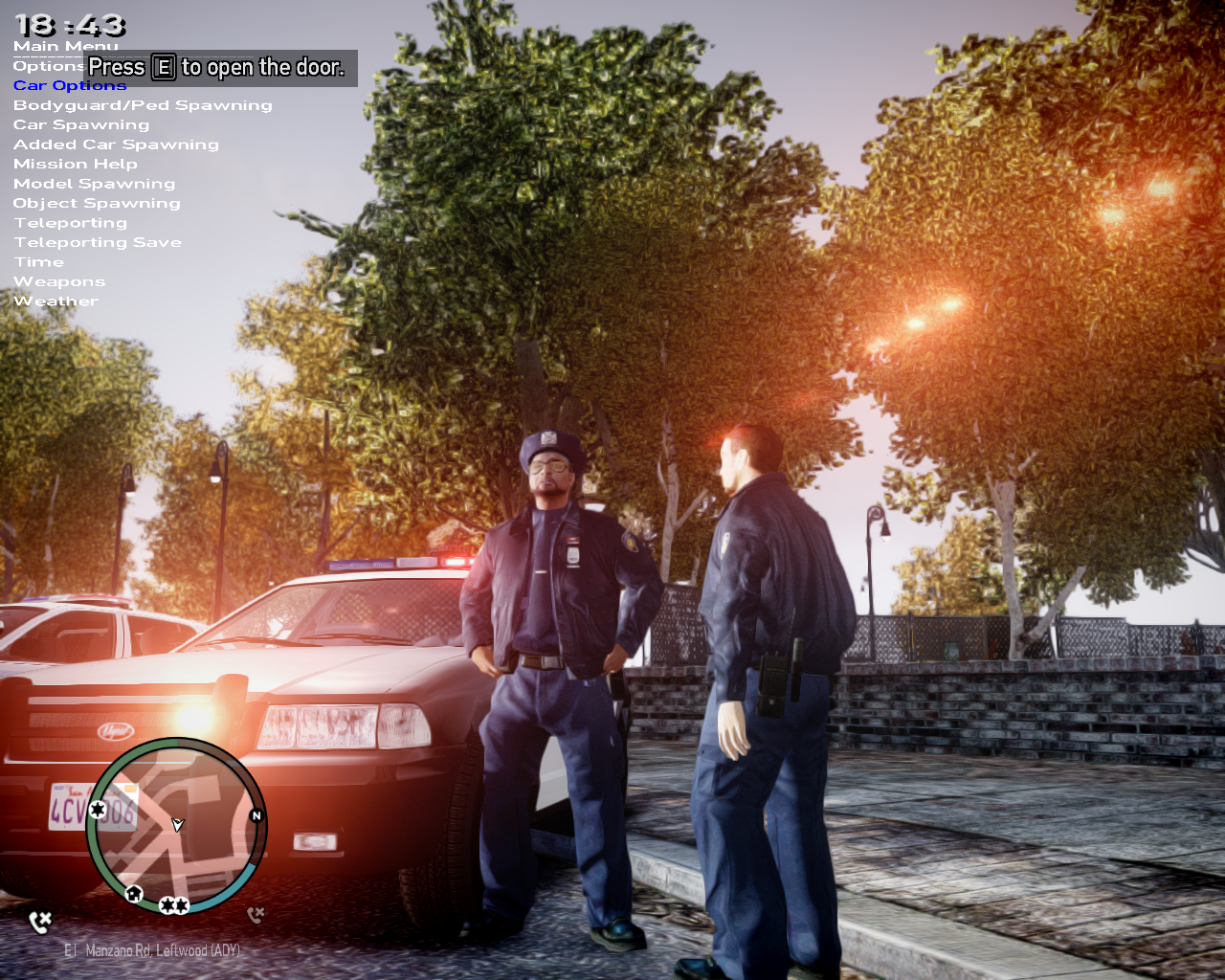Choose Object Spawning from menu
1225x980 pixels.
pyautogui.click(x=97, y=204)
